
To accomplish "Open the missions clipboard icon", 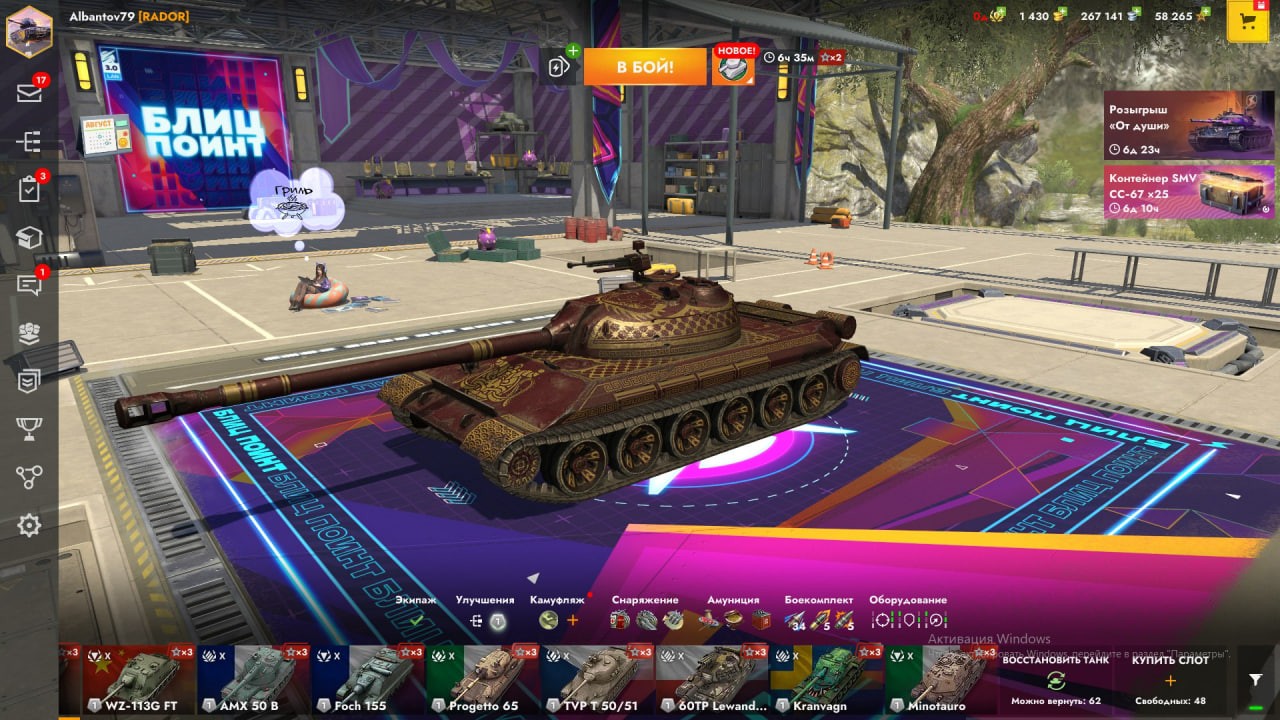I will point(29,190).
